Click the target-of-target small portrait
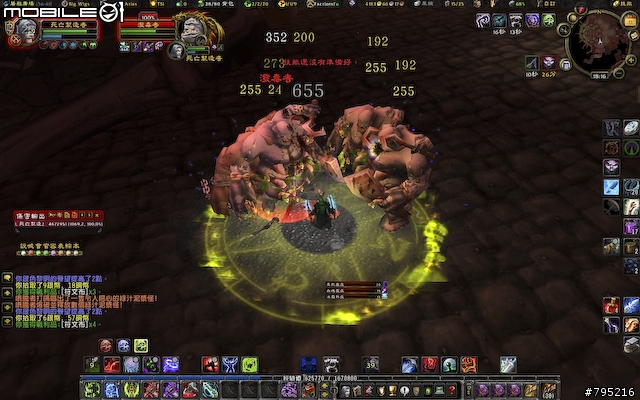This screenshot has height=400, width=640. click(176, 49)
